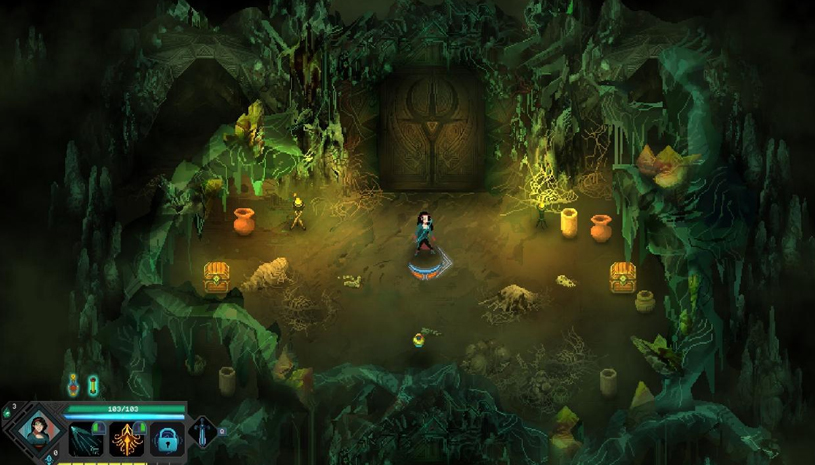Image resolution: width=815 pixels, height=465 pixels.
Task: Choose the blue sword weapon icon
Action: click(x=203, y=433)
